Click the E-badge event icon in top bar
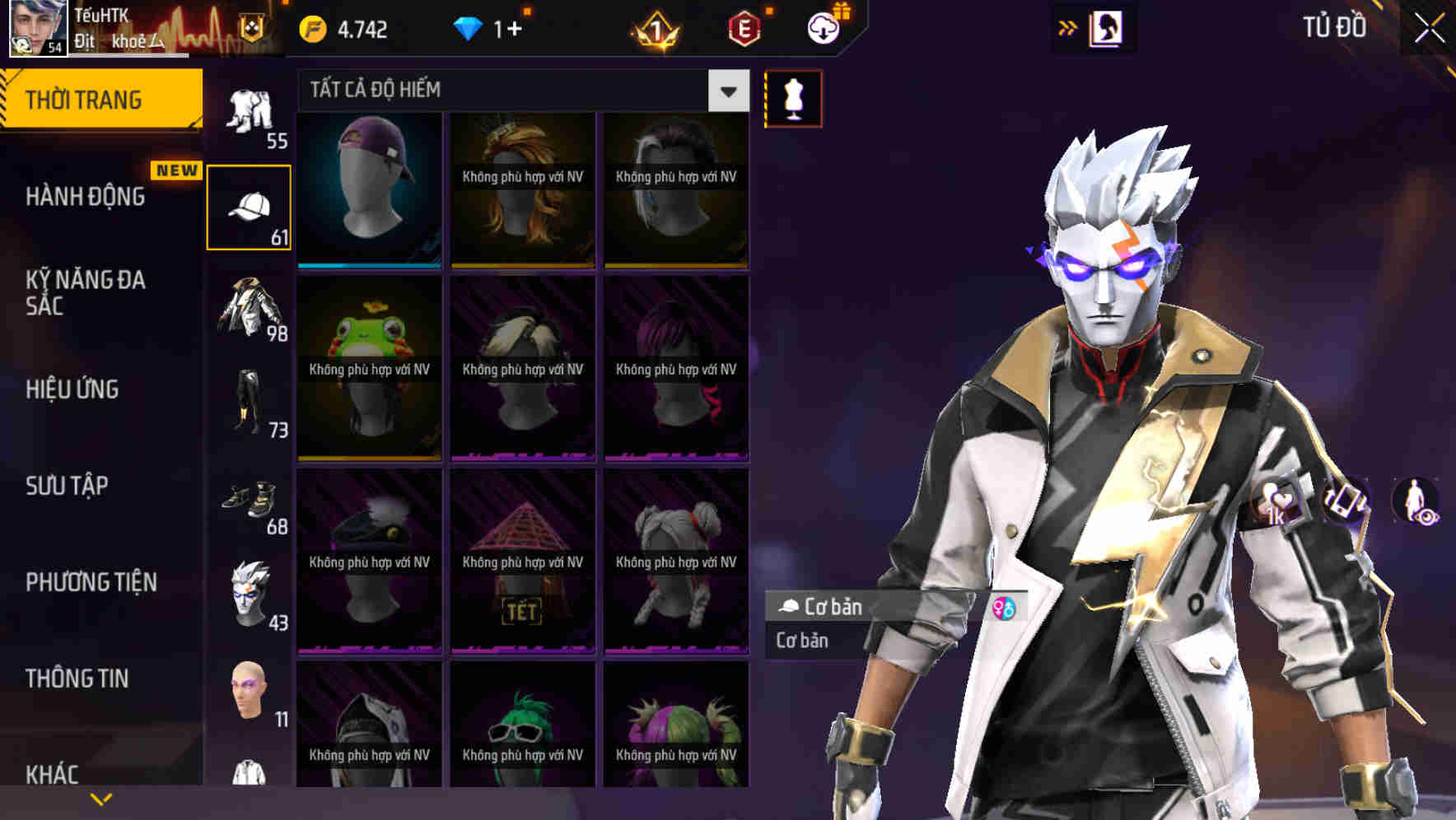1456x820 pixels. 745,27
